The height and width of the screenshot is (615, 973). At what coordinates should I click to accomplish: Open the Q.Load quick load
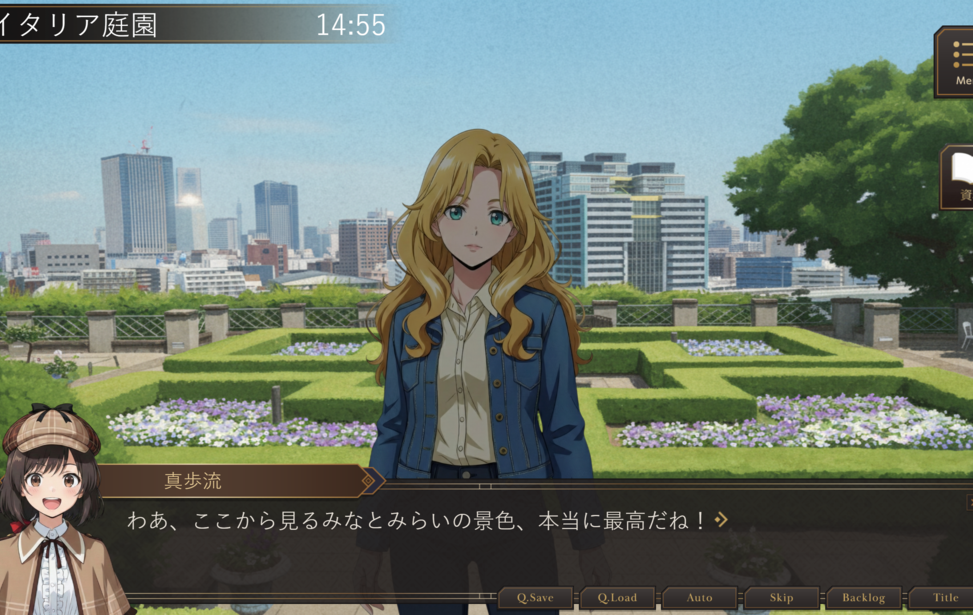tap(618, 598)
